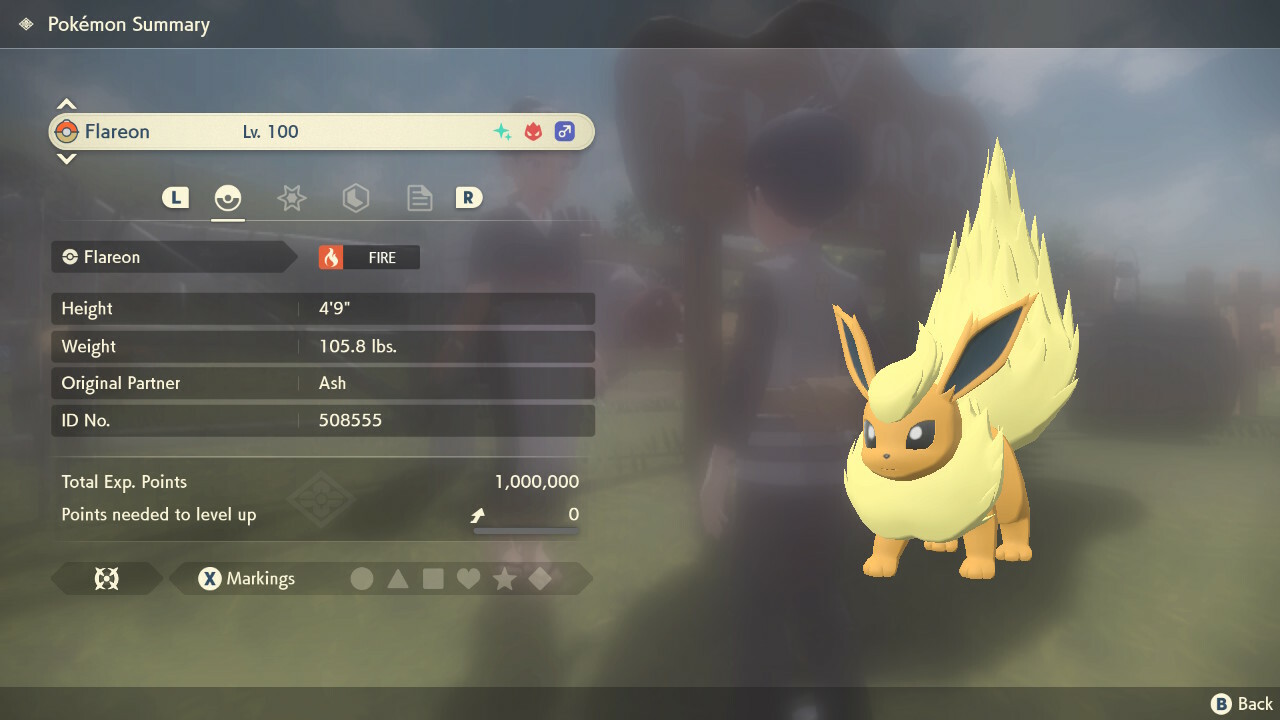1280x720 pixels.
Task: Click the crossed-circle icon beside Markings
Action: coord(106,578)
